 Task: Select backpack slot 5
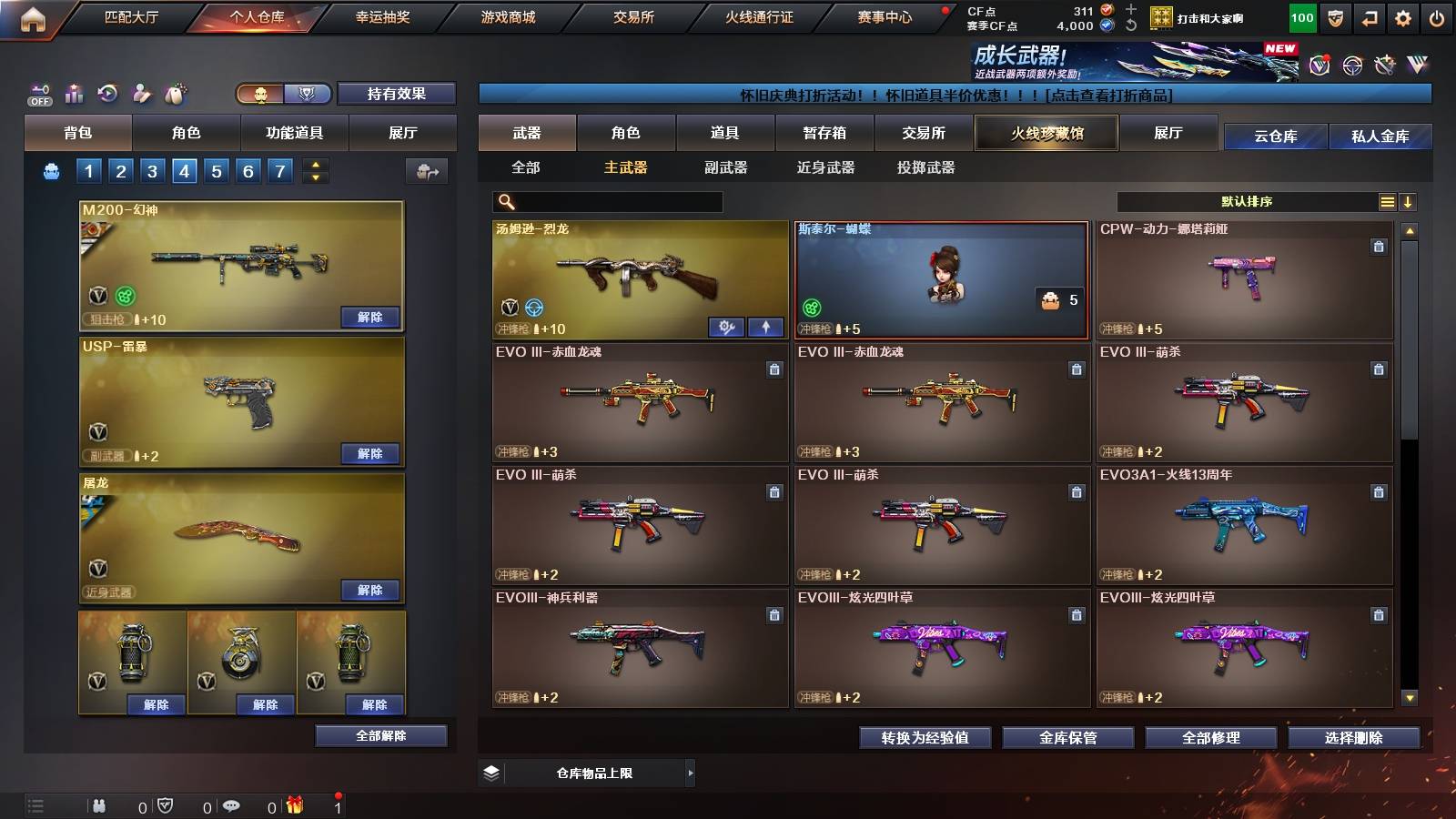point(216,170)
